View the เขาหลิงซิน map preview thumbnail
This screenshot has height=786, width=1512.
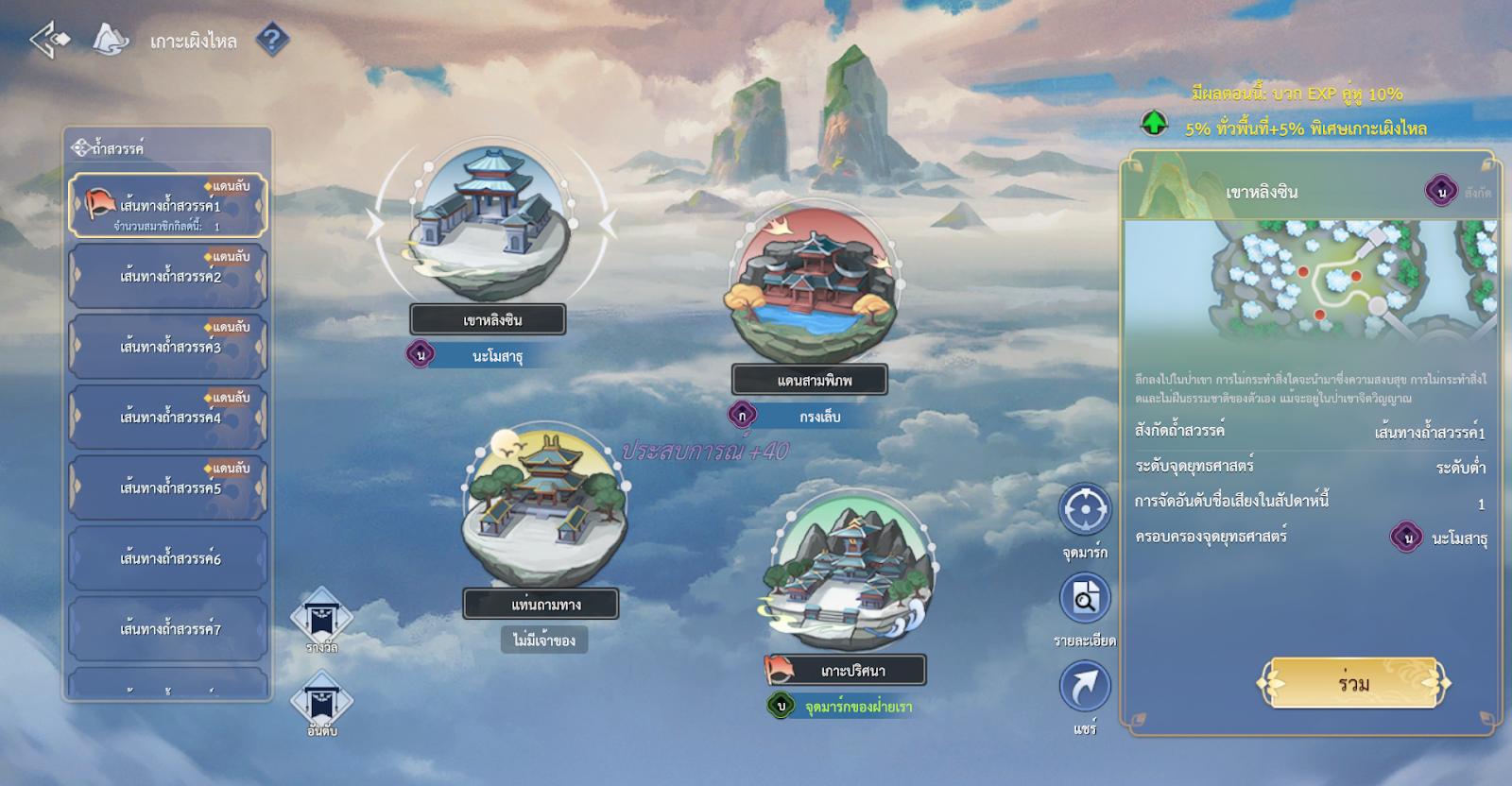coord(1310,281)
